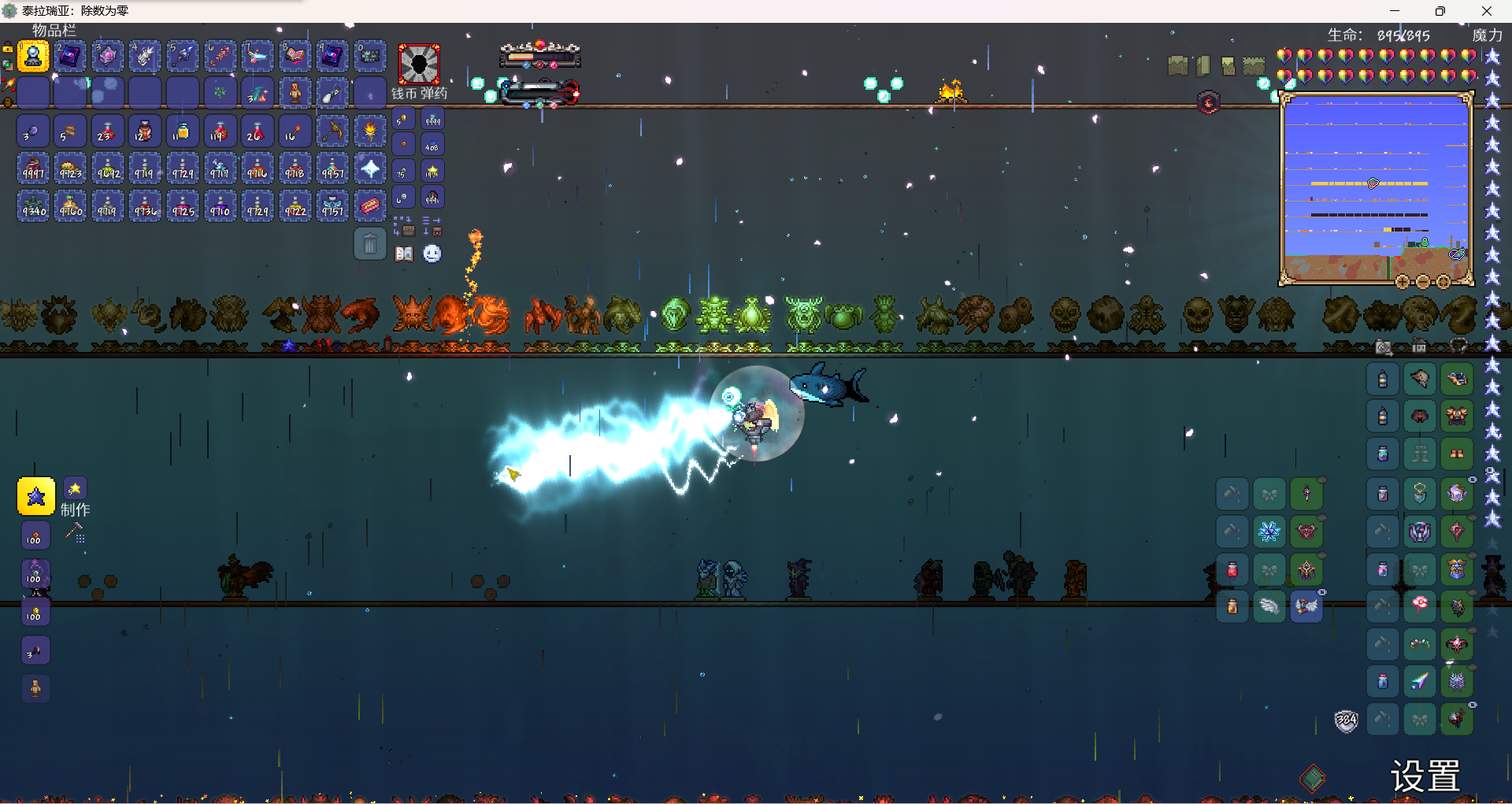The image size is (1512, 804).
Task: Toggle the hotbar padlock
Action: [x=7, y=49]
